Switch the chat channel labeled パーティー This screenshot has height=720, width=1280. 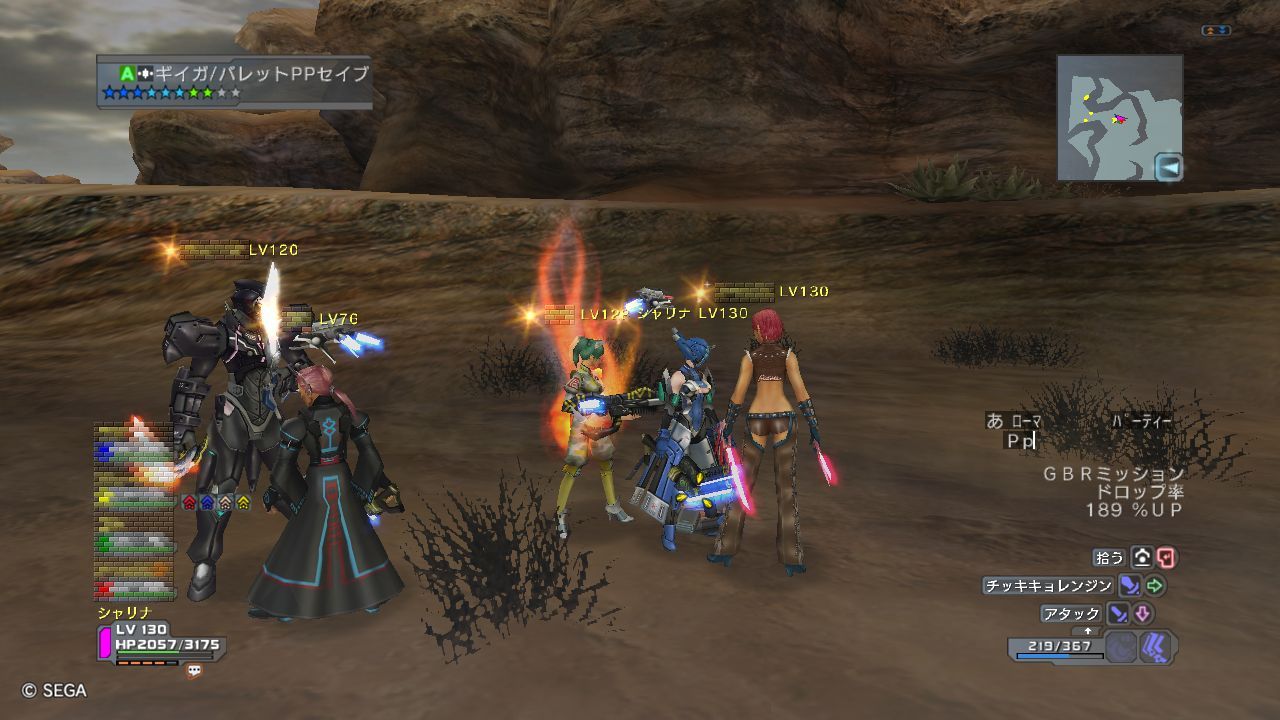[1141, 422]
